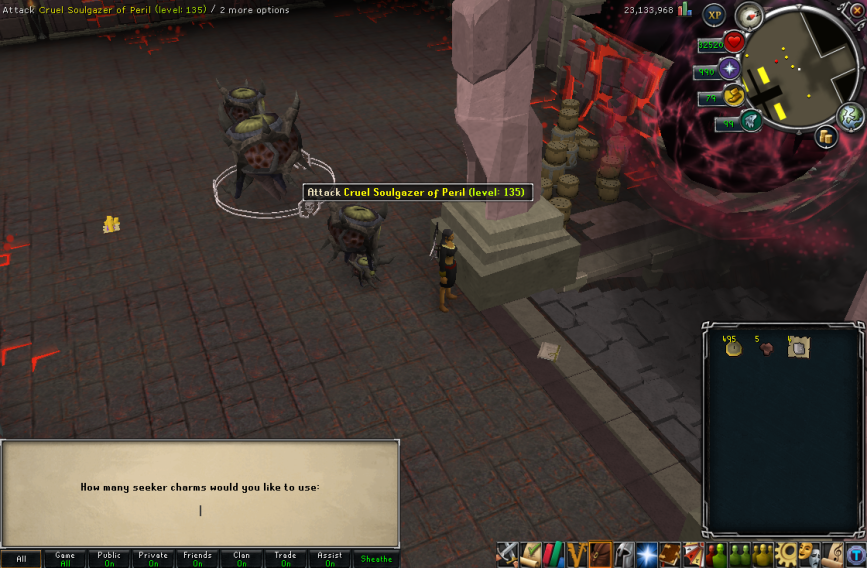
Task: Open the XP counter button
Action: (x=714, y=15)
